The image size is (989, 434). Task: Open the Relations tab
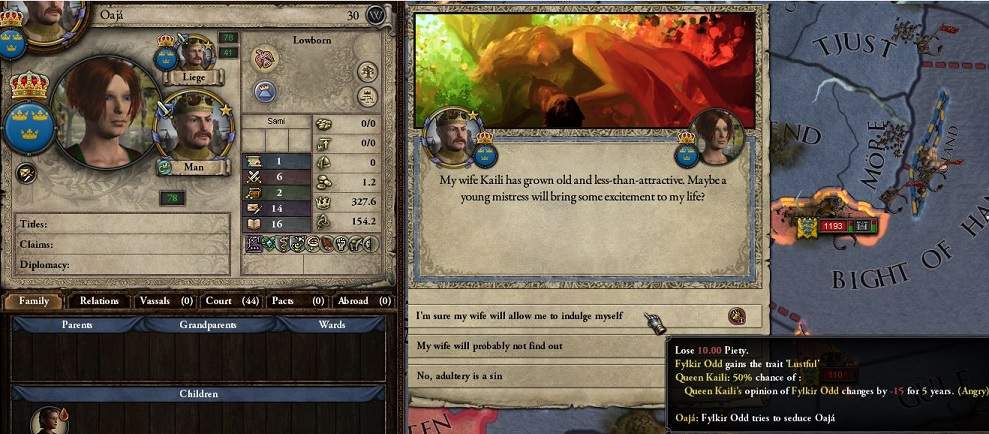pyautogui.click(x=100, y=301)
